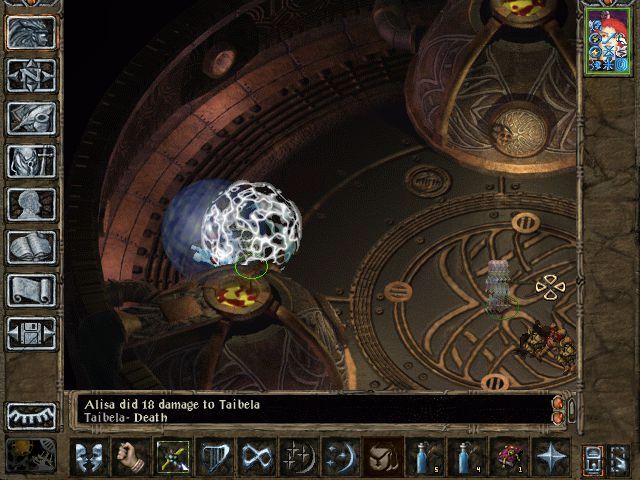
Task: Use the red flower quick item
Action: tap(509, 457)
